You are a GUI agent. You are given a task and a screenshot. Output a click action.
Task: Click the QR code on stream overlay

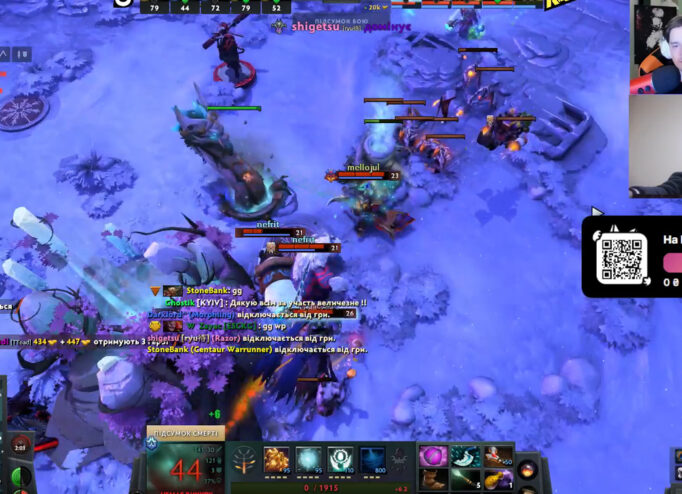pyautogui.click(x=618, y=260)
